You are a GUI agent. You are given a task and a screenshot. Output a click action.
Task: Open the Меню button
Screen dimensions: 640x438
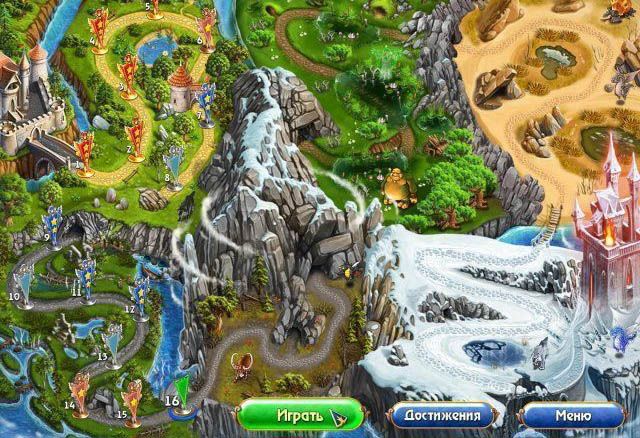pyautogui.click(x=569, y=414)
